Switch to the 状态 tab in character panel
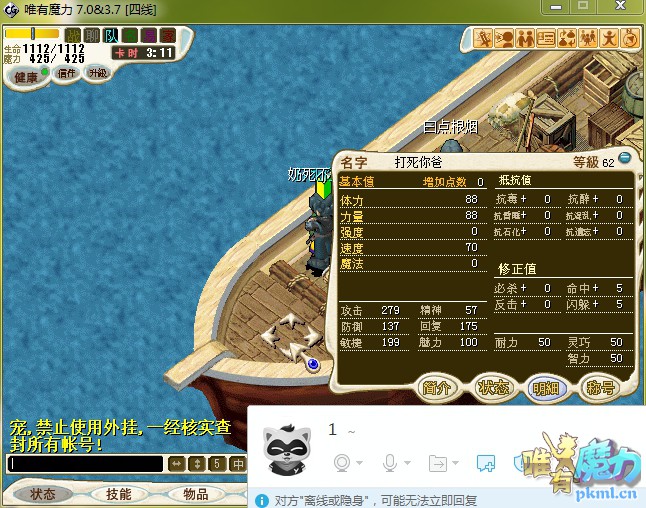This screenshot has height=508, width=646. coord(492,388)
